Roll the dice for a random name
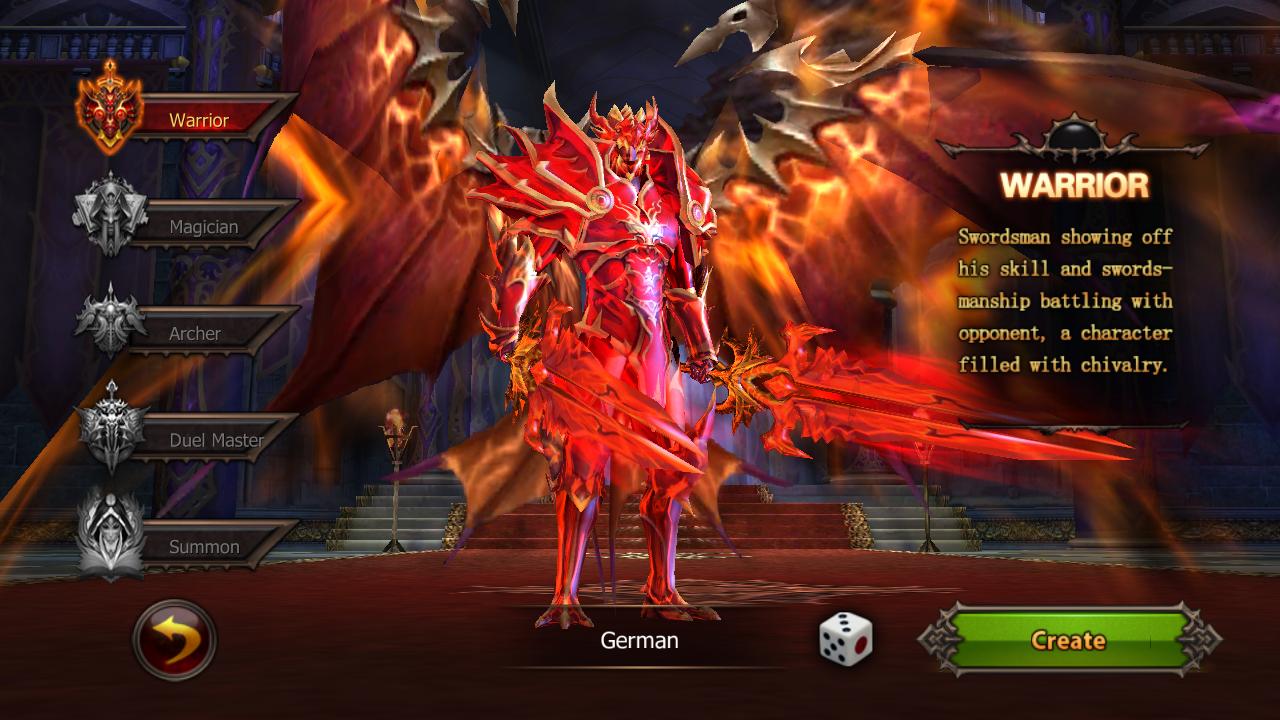Screen dimensions: 1280x720 pos(845,638)
